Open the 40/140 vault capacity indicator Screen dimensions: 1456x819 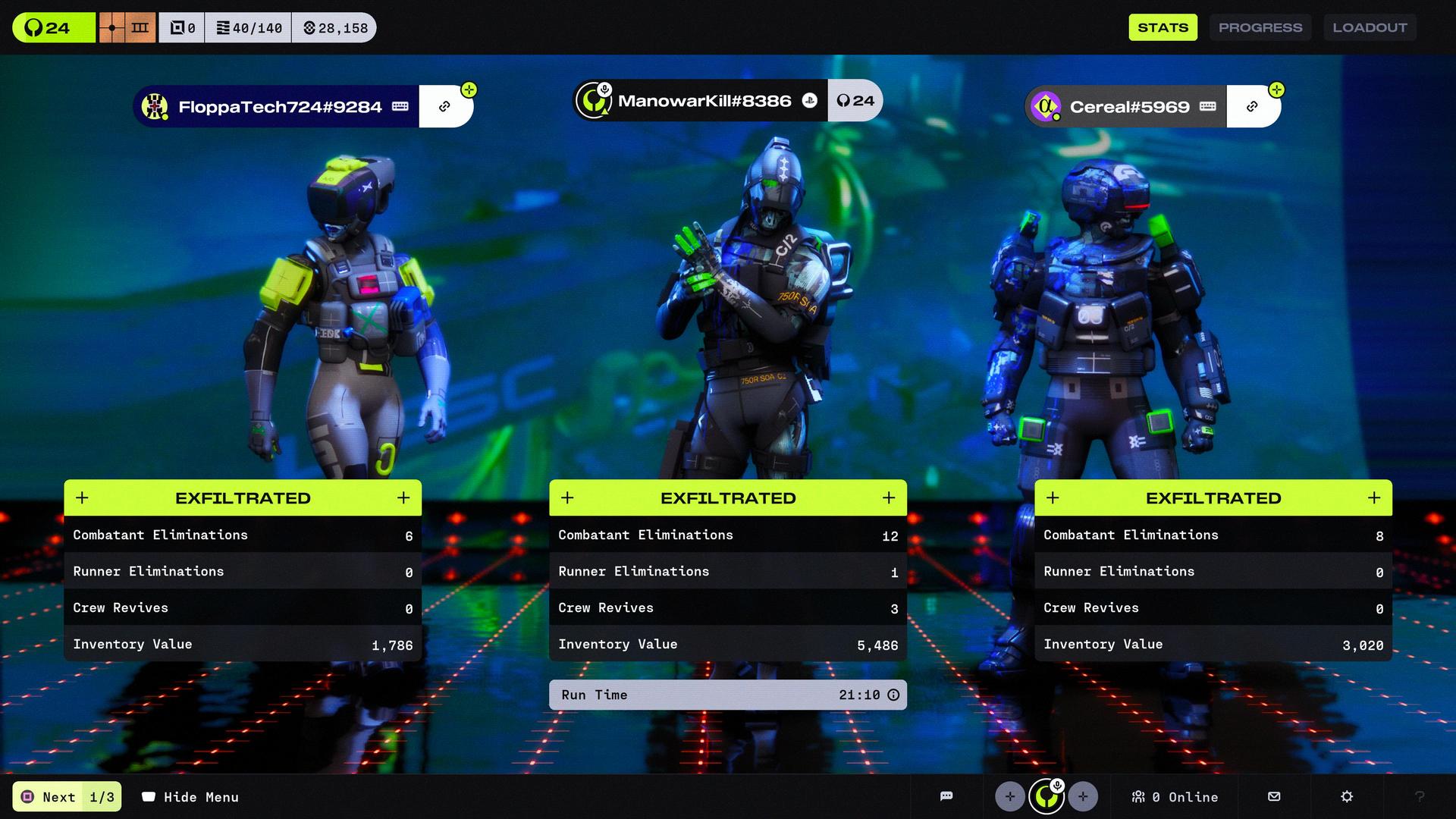click(249, 28)
